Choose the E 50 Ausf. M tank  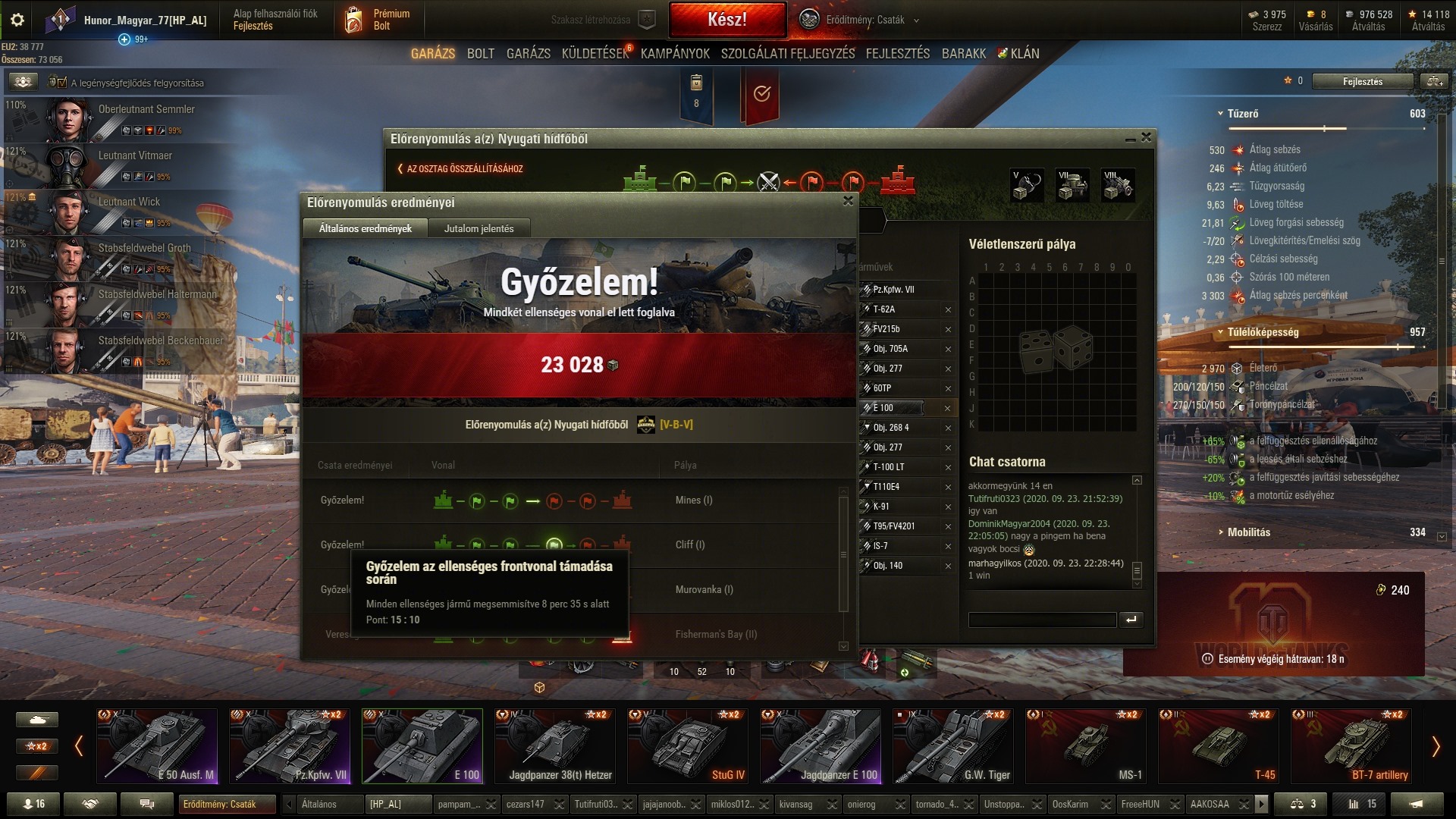coord(157,746)
